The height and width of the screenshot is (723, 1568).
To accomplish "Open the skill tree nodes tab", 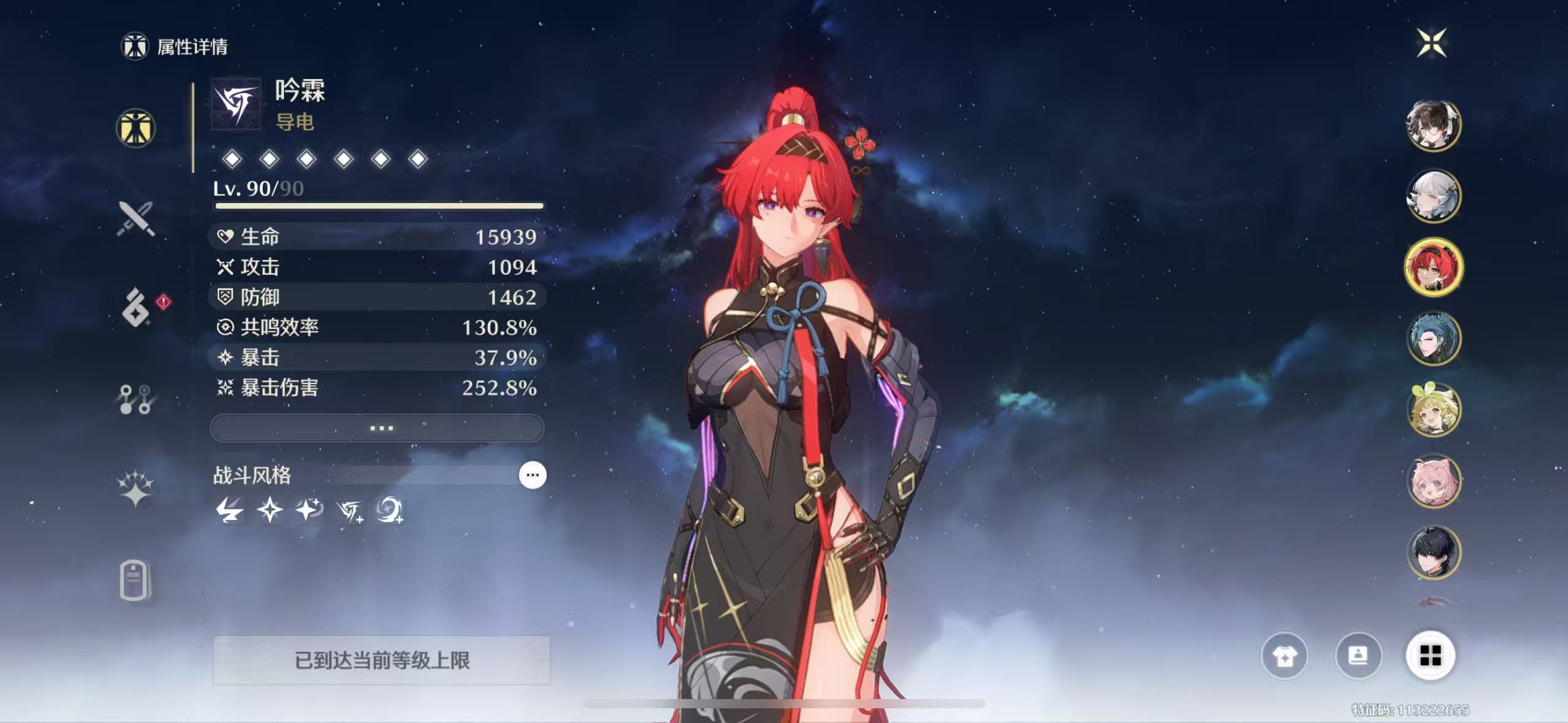I will tap(136, 399).
